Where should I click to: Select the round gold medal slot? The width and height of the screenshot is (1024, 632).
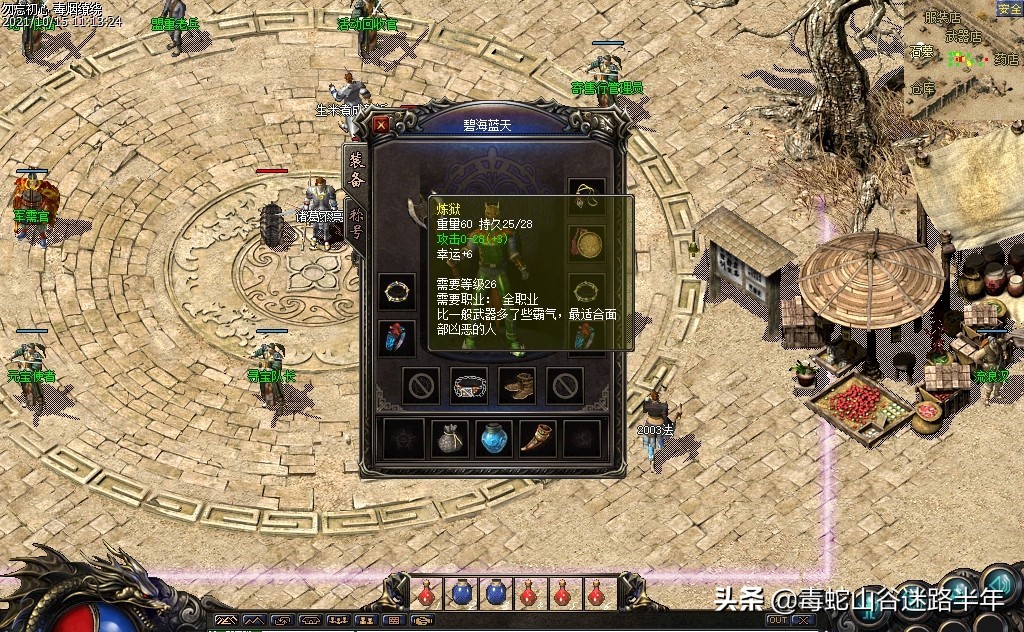[x=587, y=242]
